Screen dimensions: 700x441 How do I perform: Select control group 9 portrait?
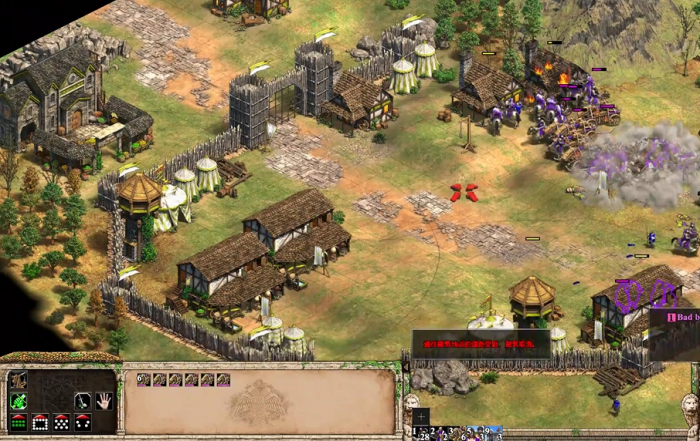coord(492,433)
